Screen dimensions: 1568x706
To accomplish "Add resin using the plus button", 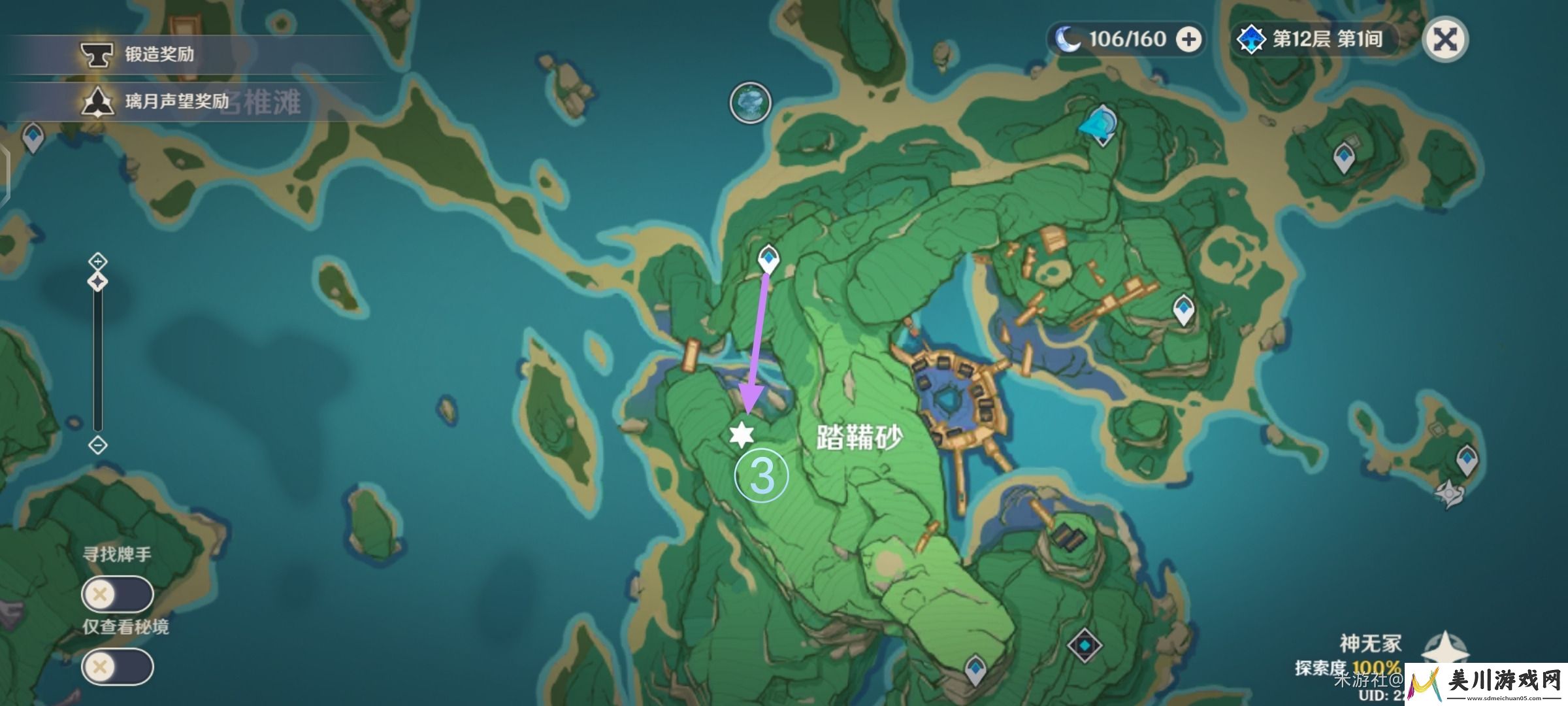I will click(x=1188, y=40).
